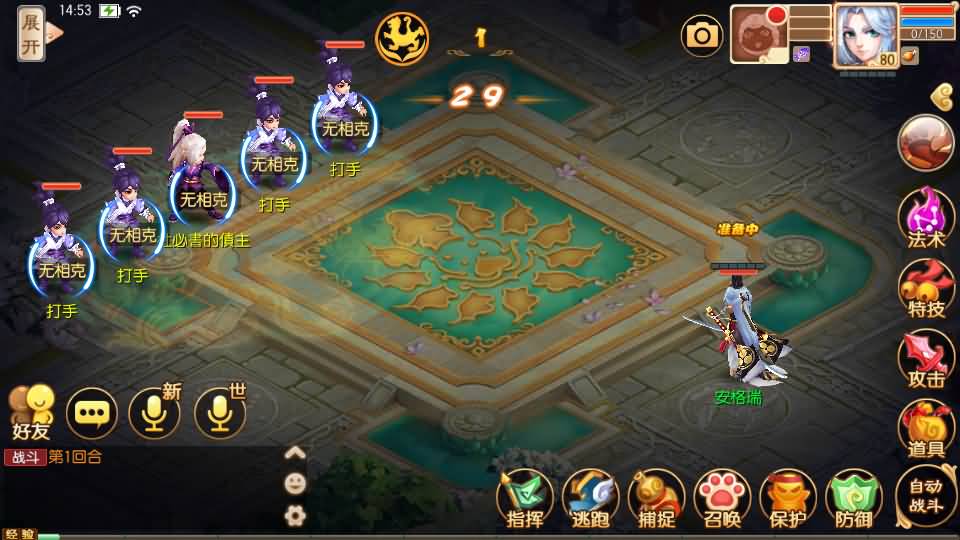This screenshot has height=540, width=960.
Task: Choose the 特技 special skill command
Action: click(926, 288)
